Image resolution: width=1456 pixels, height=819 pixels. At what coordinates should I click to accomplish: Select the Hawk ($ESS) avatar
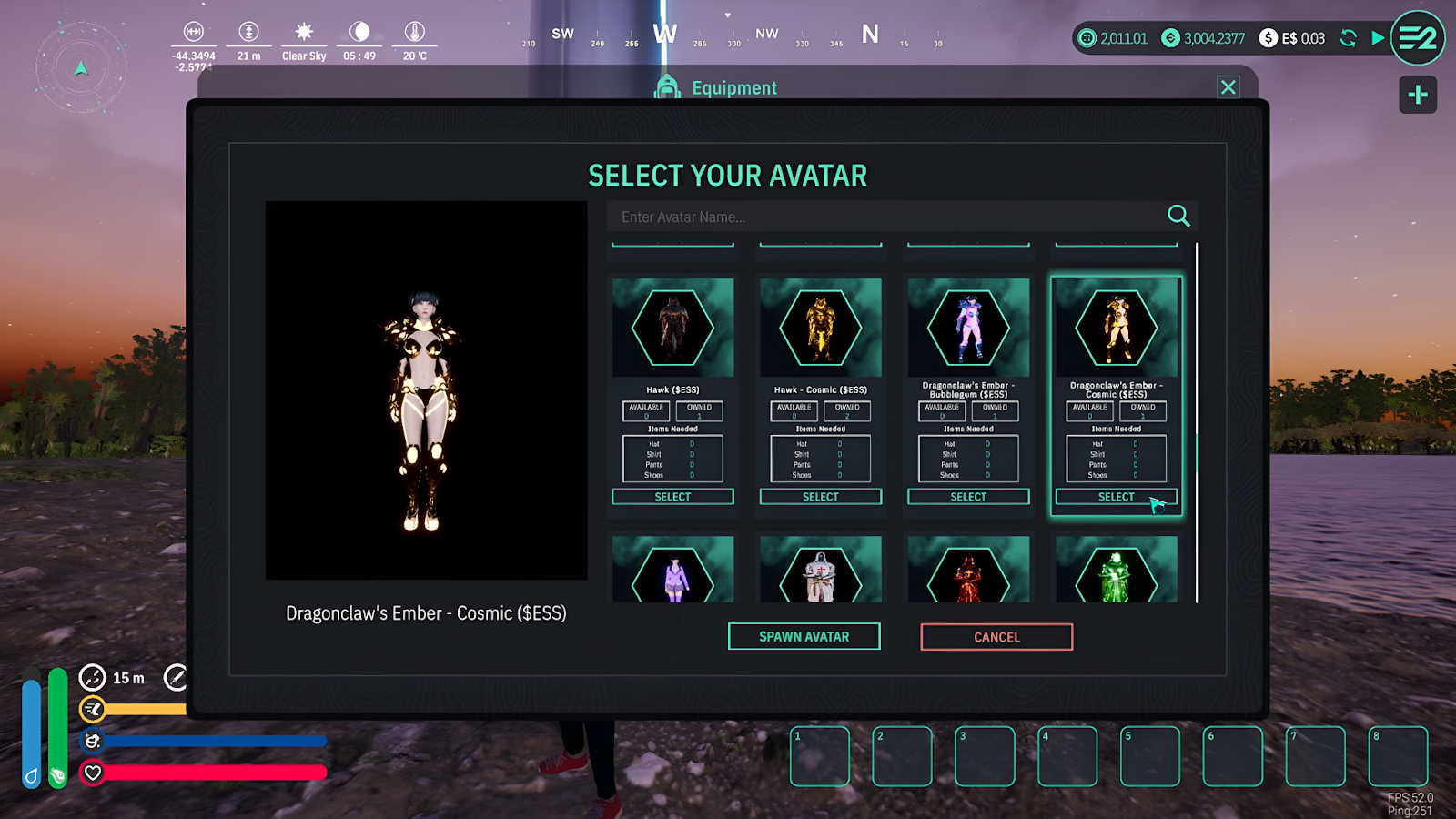672,497
